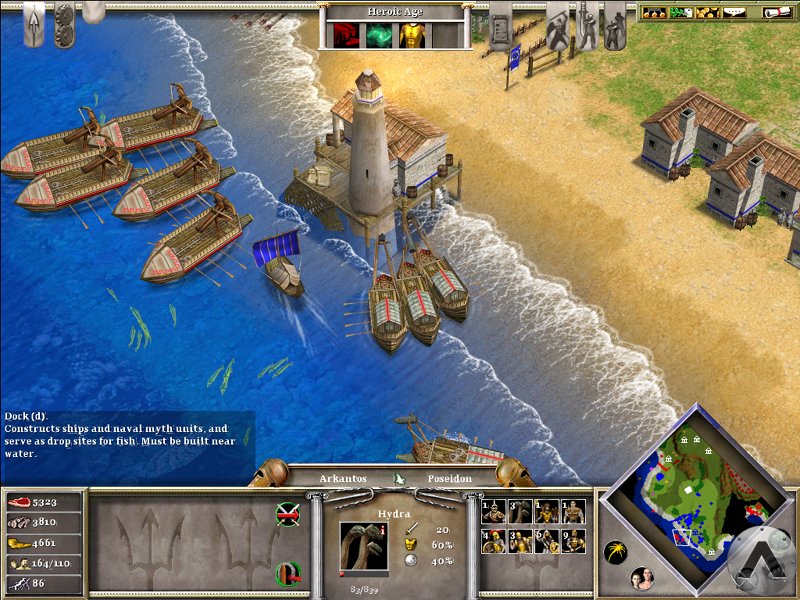
Task: Click the two faces portrait button
Action: tap(641, 577)
